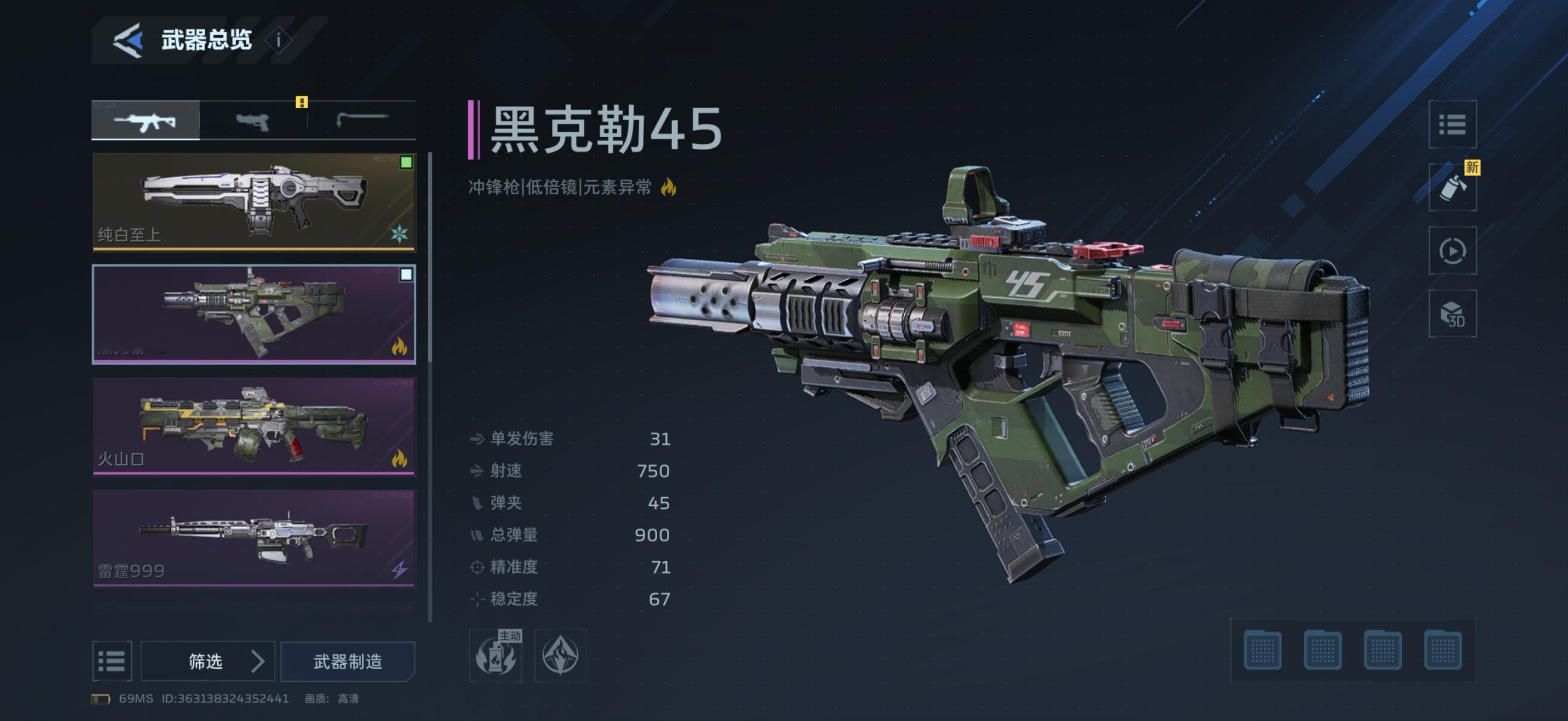This screenshot has width=1568, height=721.
Task: Select the 纯白至上 weapon card
Action: 254,201
